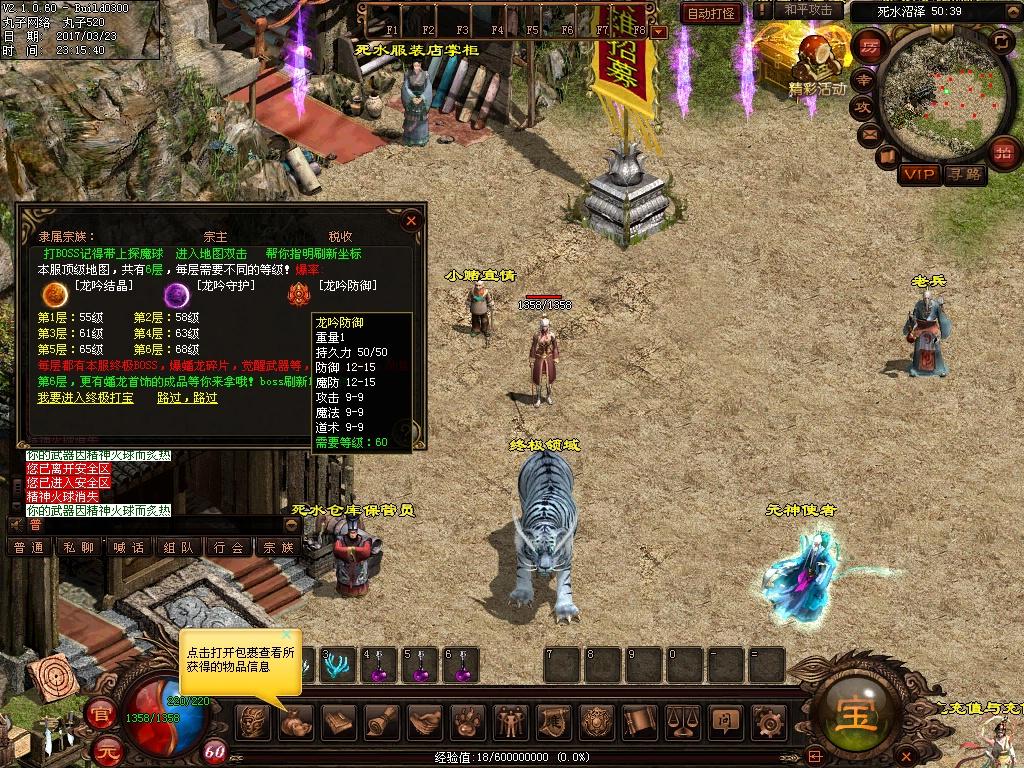Close the NPC dialogue window
This screenshot has width=1024, height=768.
coord(411,220)
